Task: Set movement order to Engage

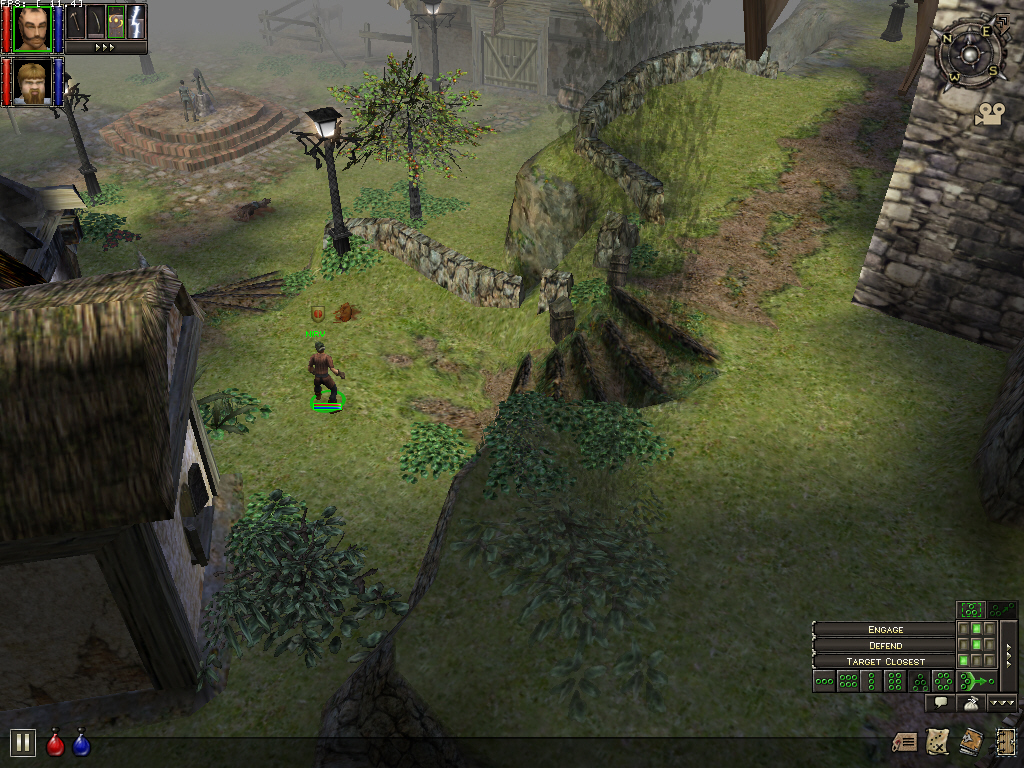Action: coord(885,629)
